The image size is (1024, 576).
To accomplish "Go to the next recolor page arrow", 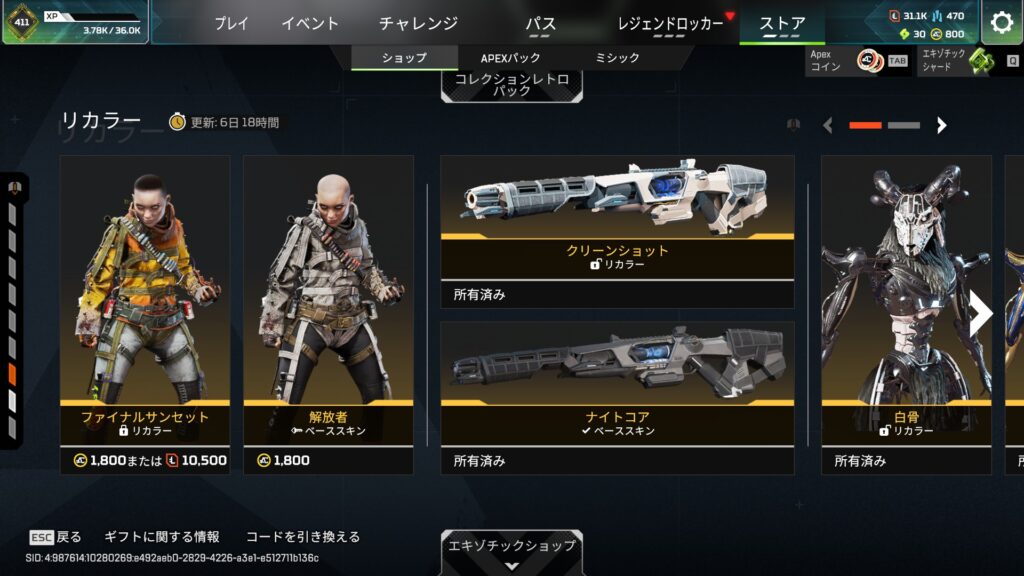I will (x=941, y=125).
